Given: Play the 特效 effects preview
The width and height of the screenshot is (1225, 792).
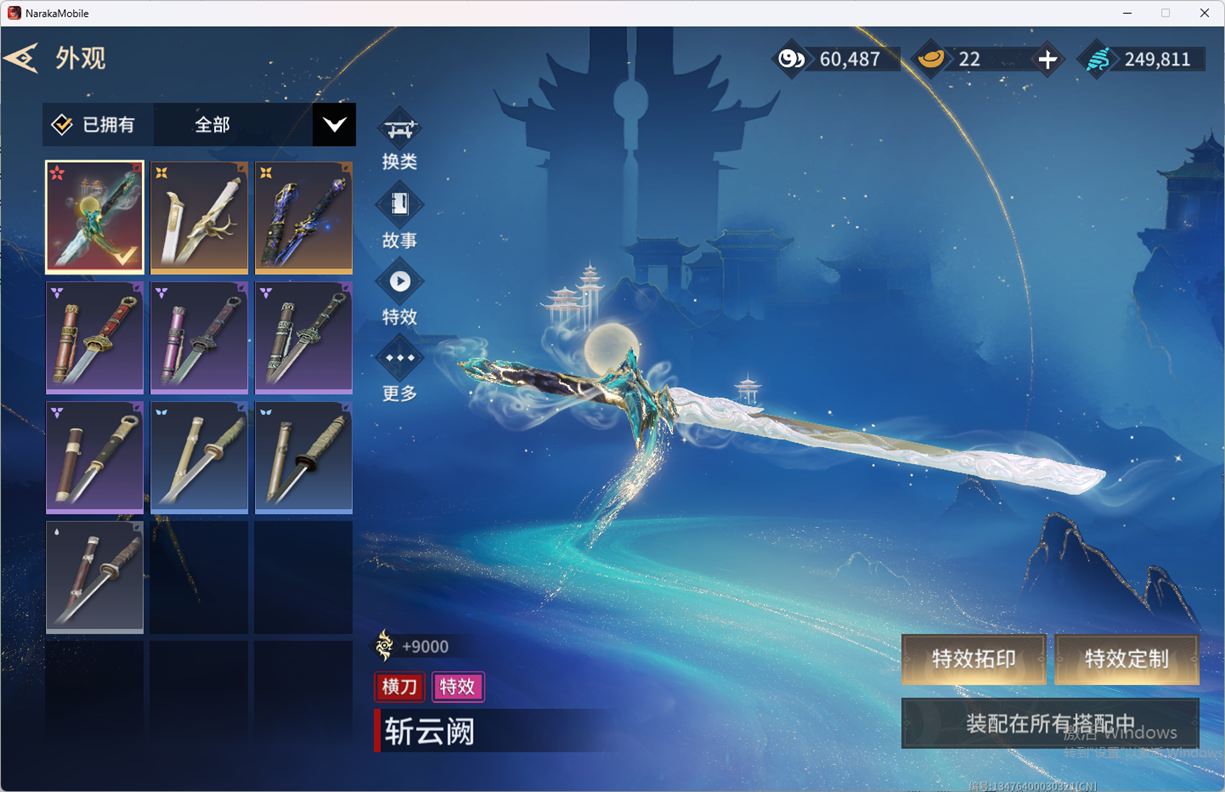Looking at the screenshot, I should 399,282.
